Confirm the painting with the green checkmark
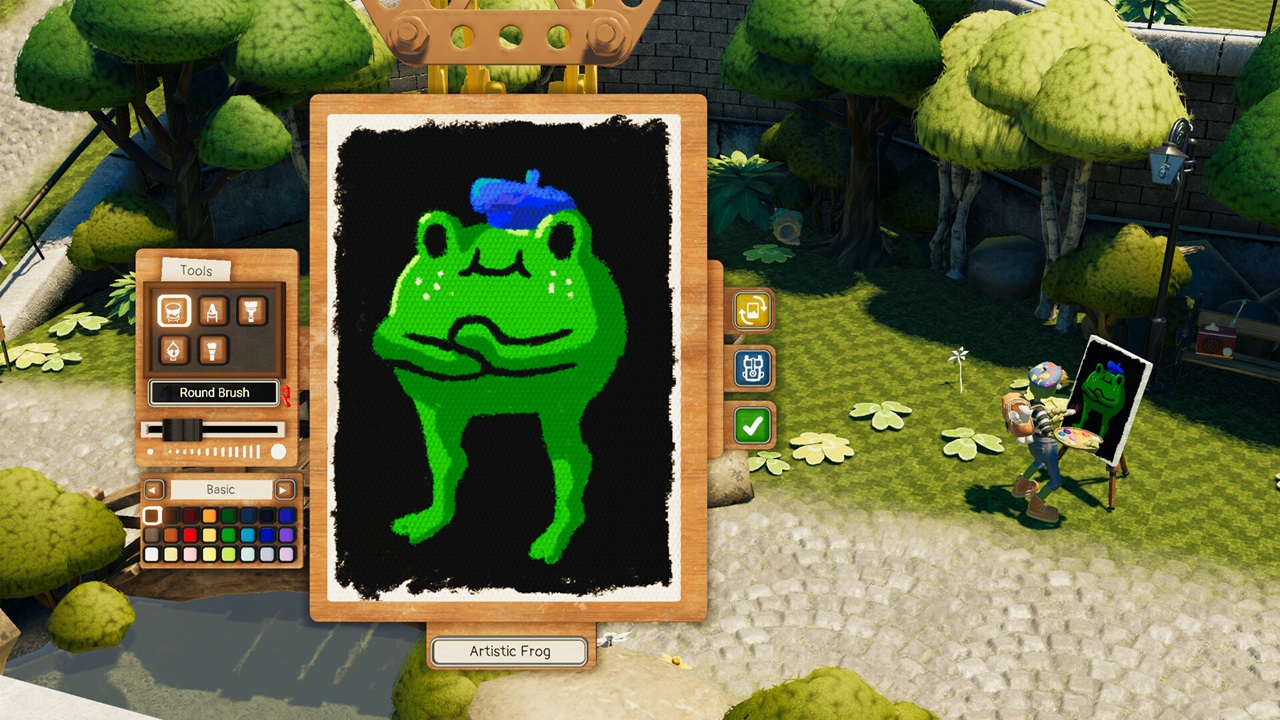 click(751, 425)
